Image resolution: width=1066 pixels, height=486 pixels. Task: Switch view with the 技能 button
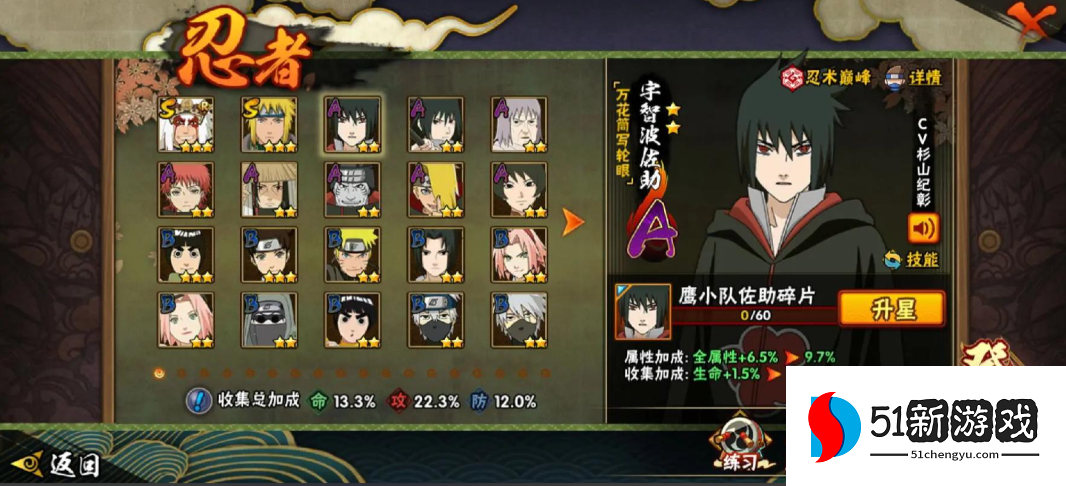click(x=911, y=260)
